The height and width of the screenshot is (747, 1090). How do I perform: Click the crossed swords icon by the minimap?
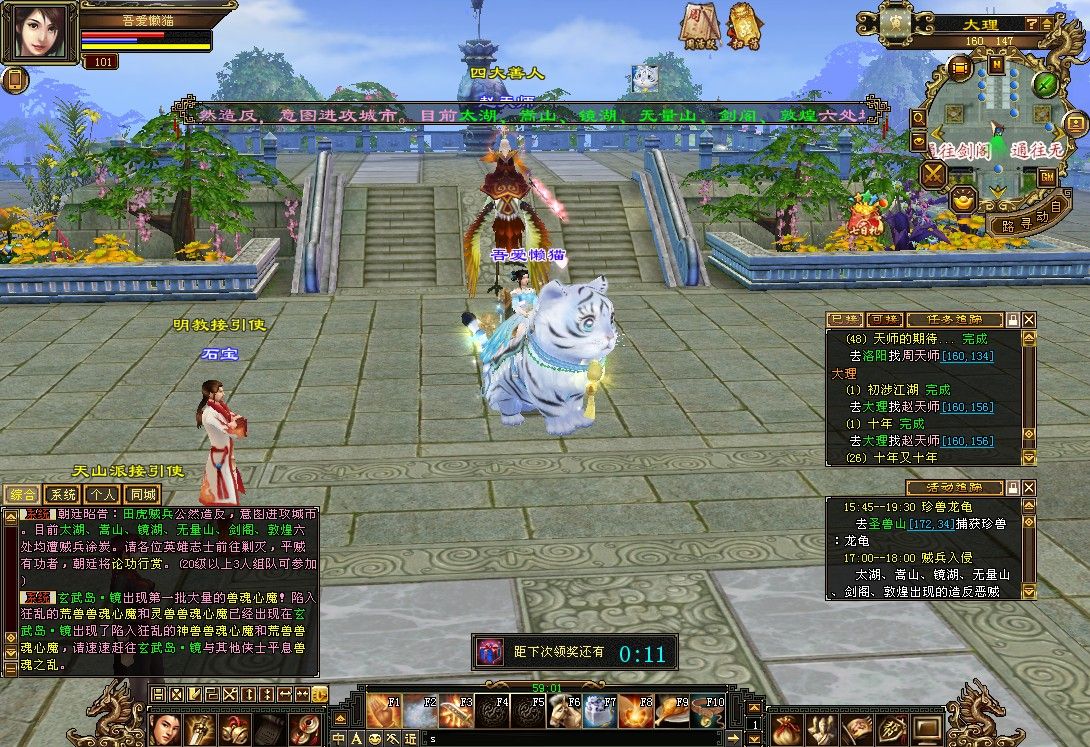coord(933,175)
